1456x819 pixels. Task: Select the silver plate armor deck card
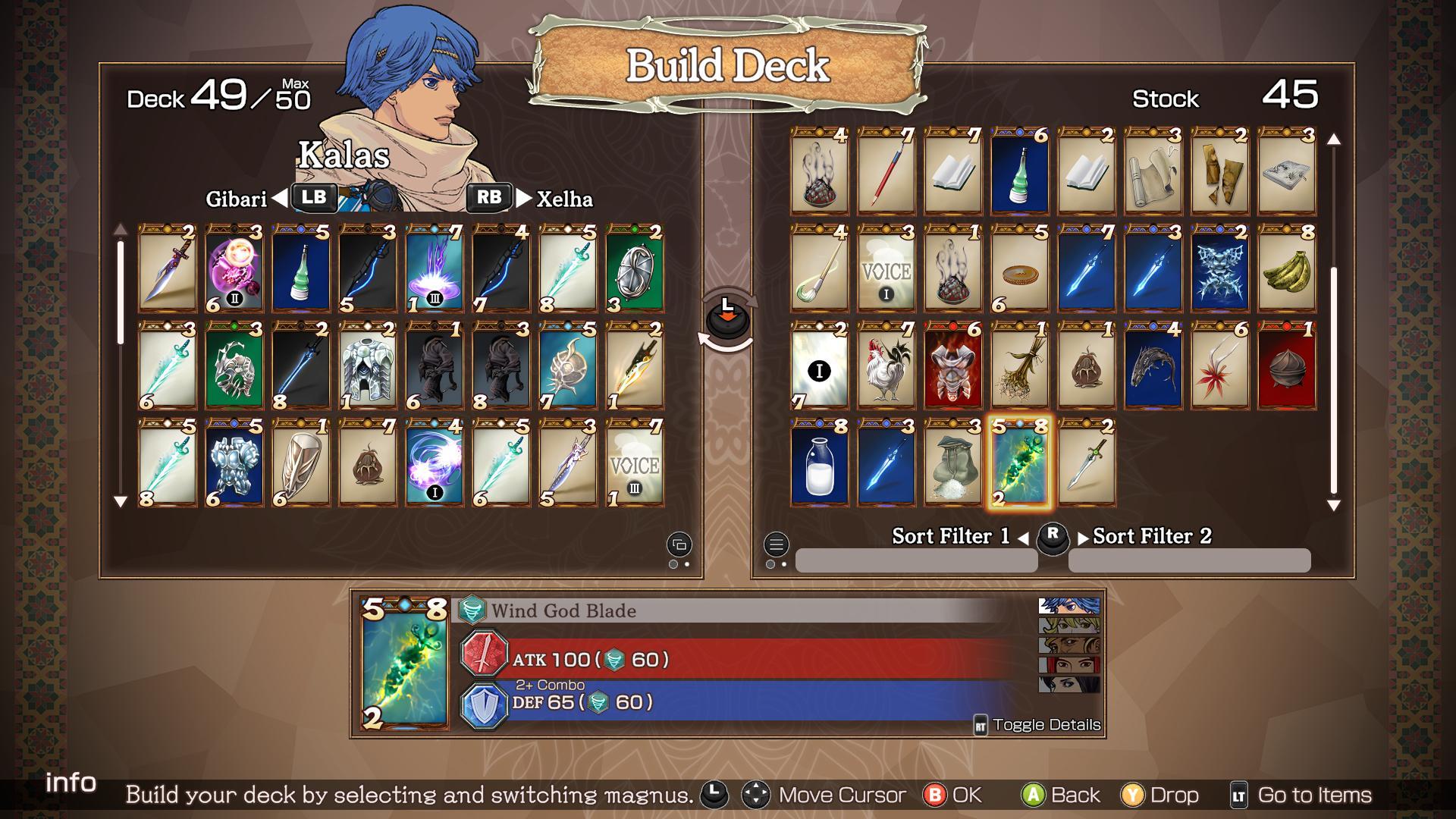point(368,366)
